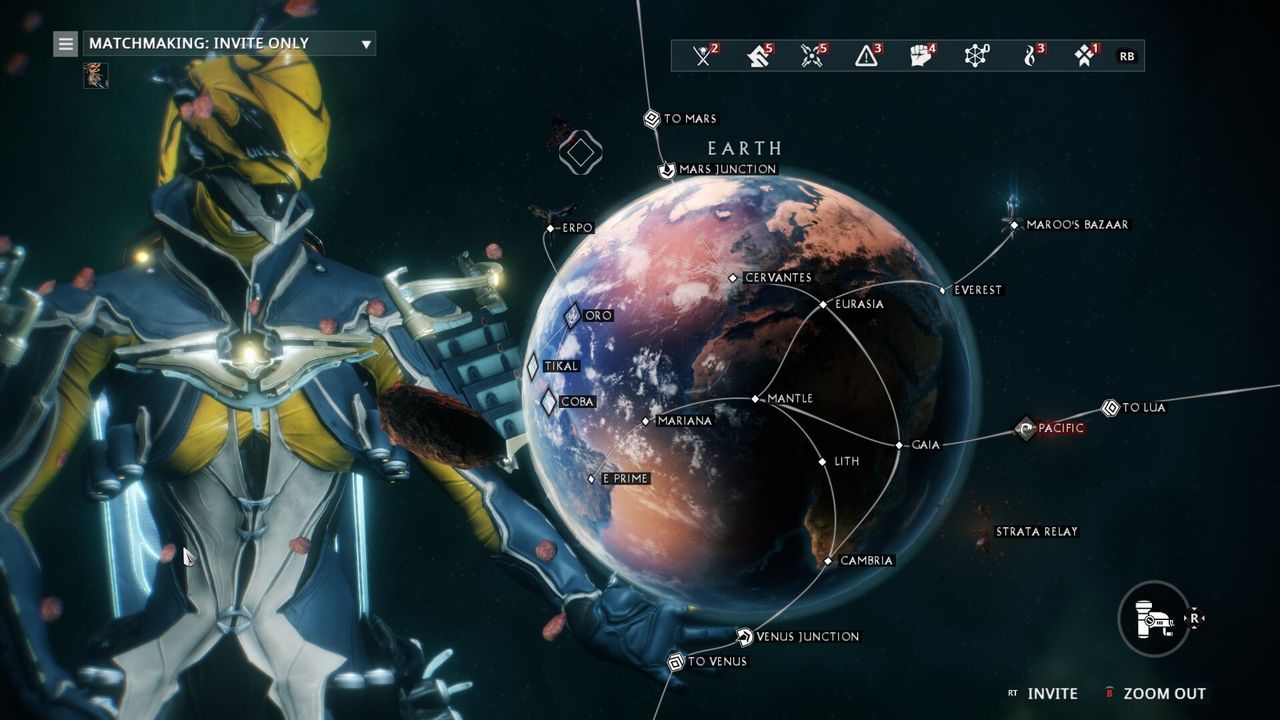Viewport: 1280px width, 720px height.
Task: Click the Alerts warning triangle icon
Action: tap(866, 57)
